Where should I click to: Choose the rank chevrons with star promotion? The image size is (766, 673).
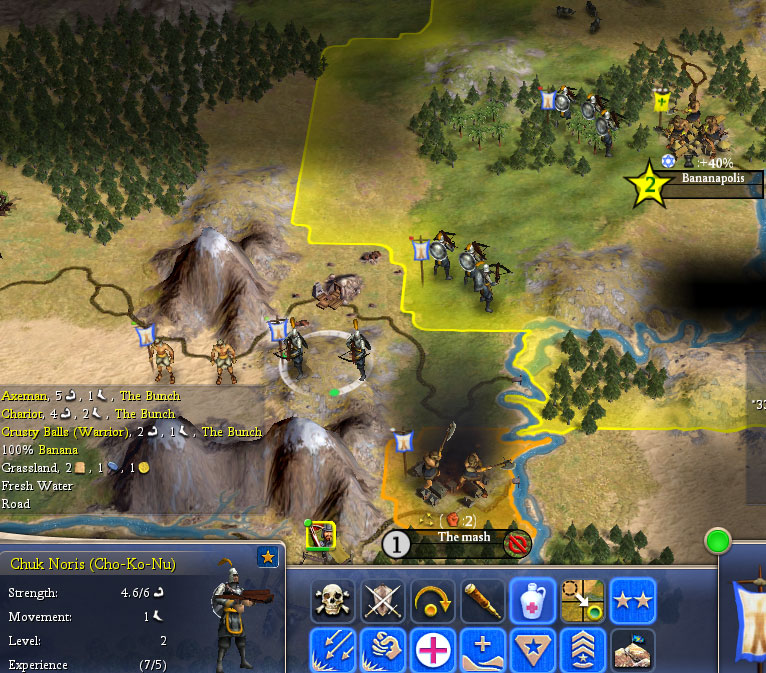pos(583,649)
